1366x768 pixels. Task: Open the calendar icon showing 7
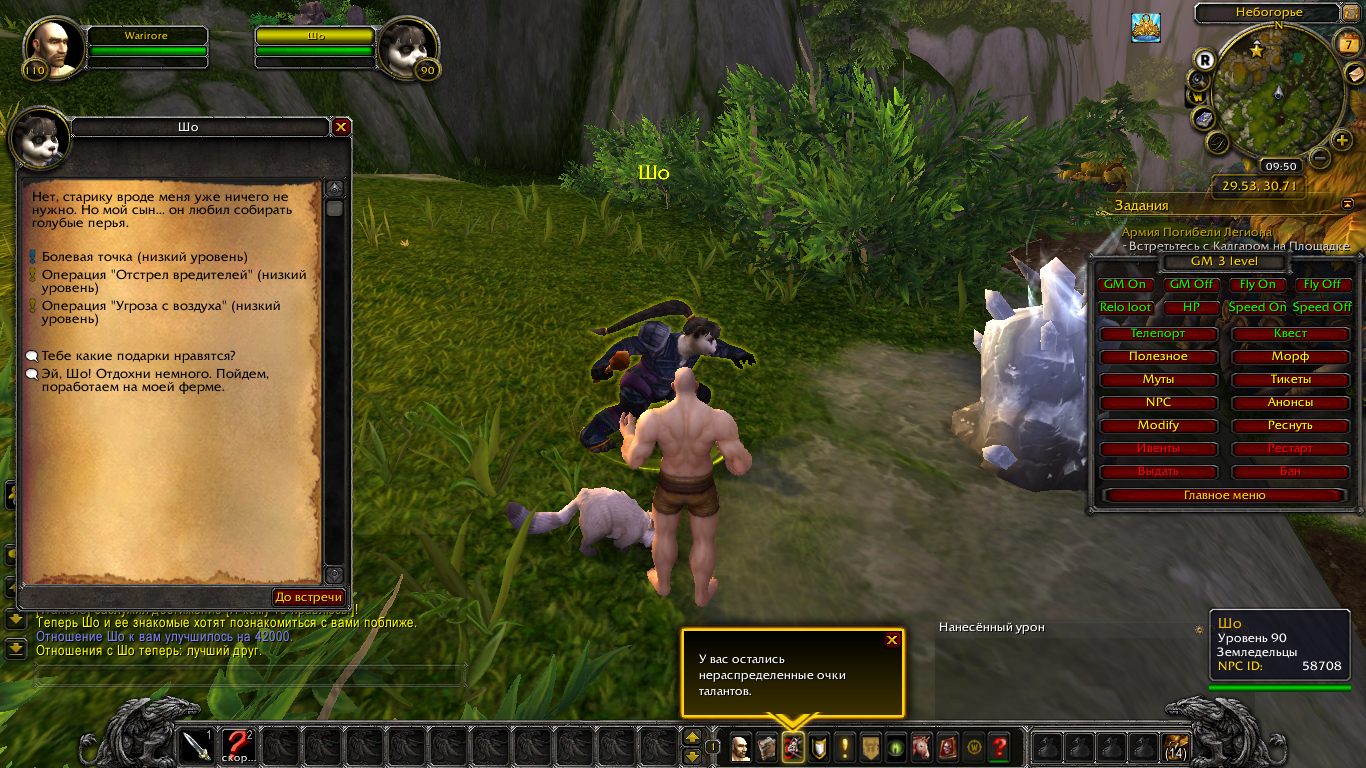[x=1349, y=44]
